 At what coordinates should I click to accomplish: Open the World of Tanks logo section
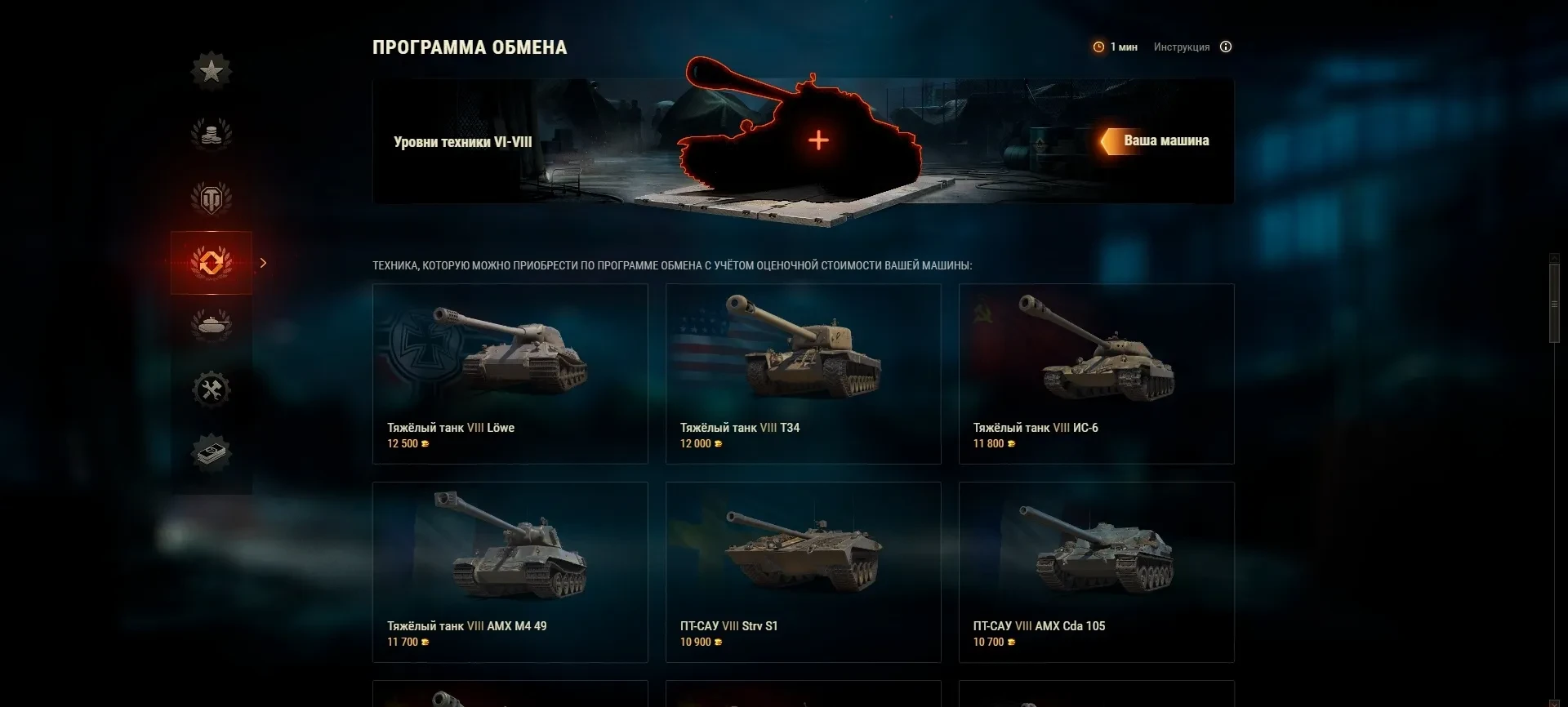212,198
